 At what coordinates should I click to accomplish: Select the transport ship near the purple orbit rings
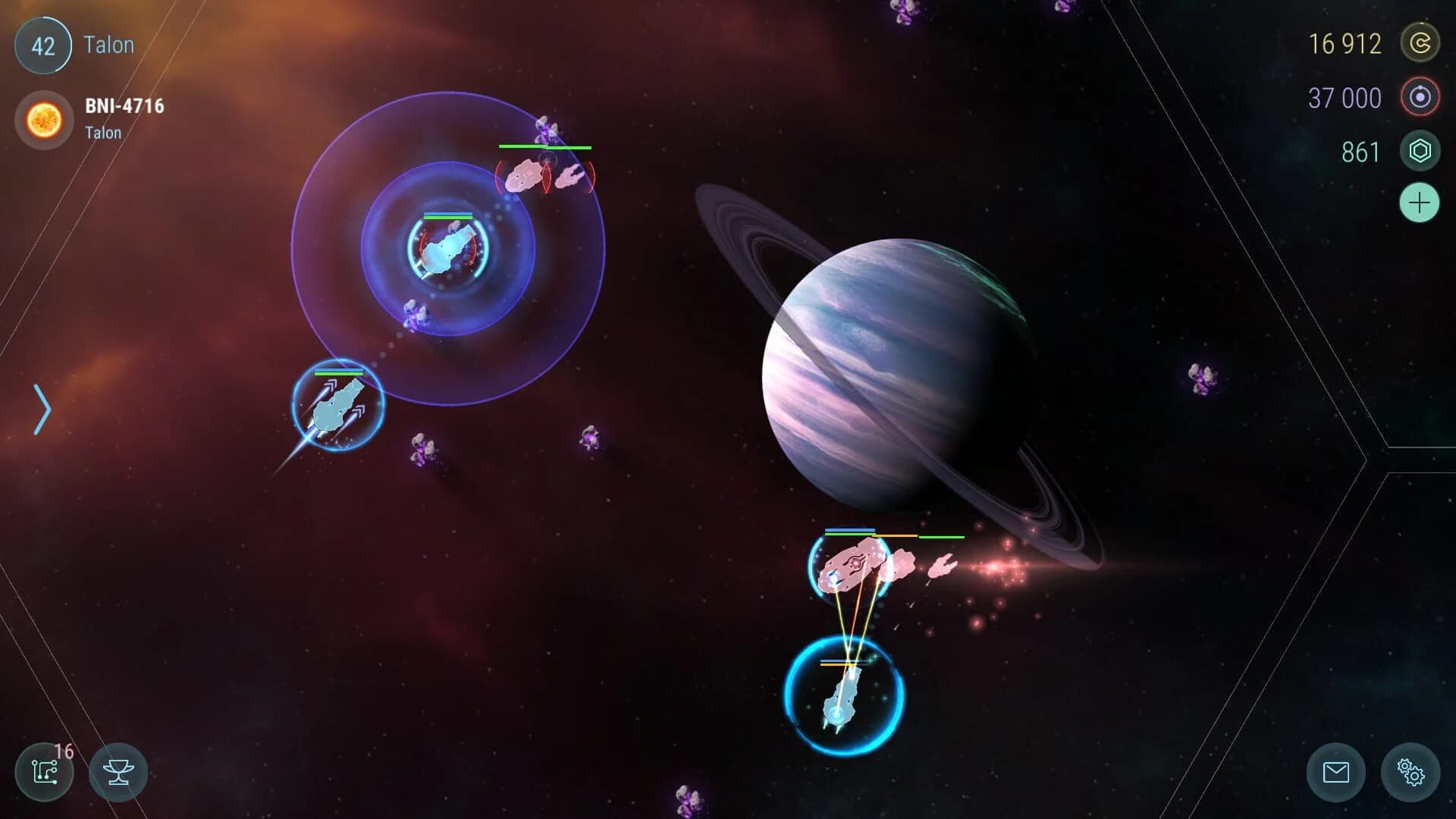click(447, 250)
